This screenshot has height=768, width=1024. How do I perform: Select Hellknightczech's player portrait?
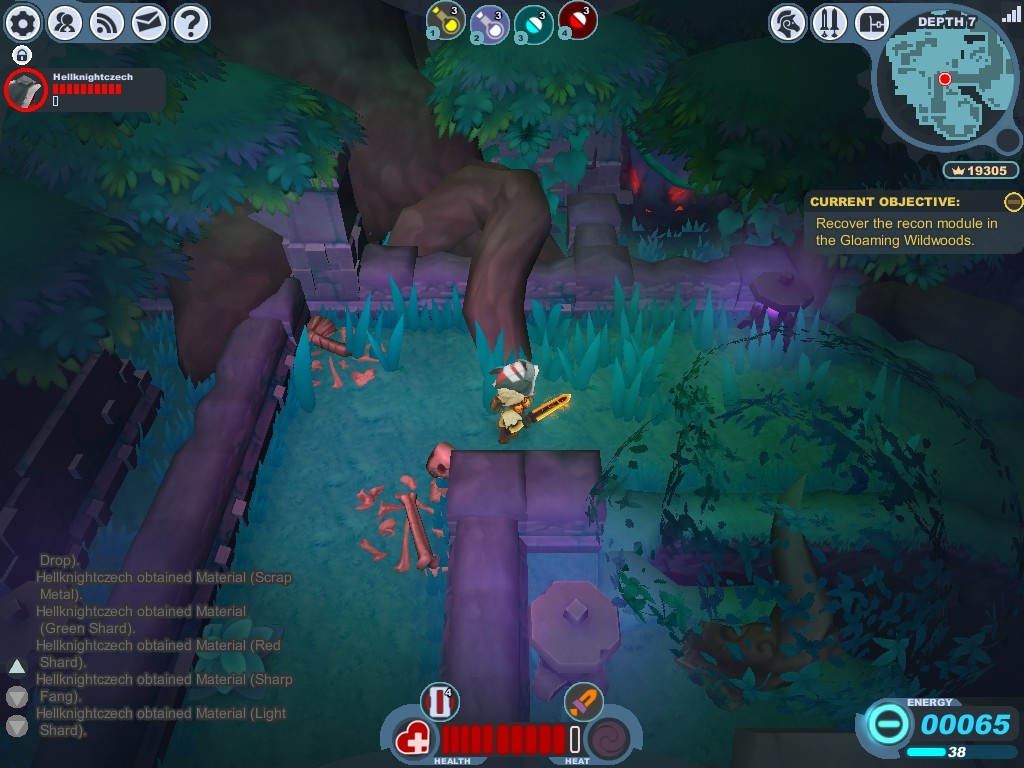[x=25, y=90]
